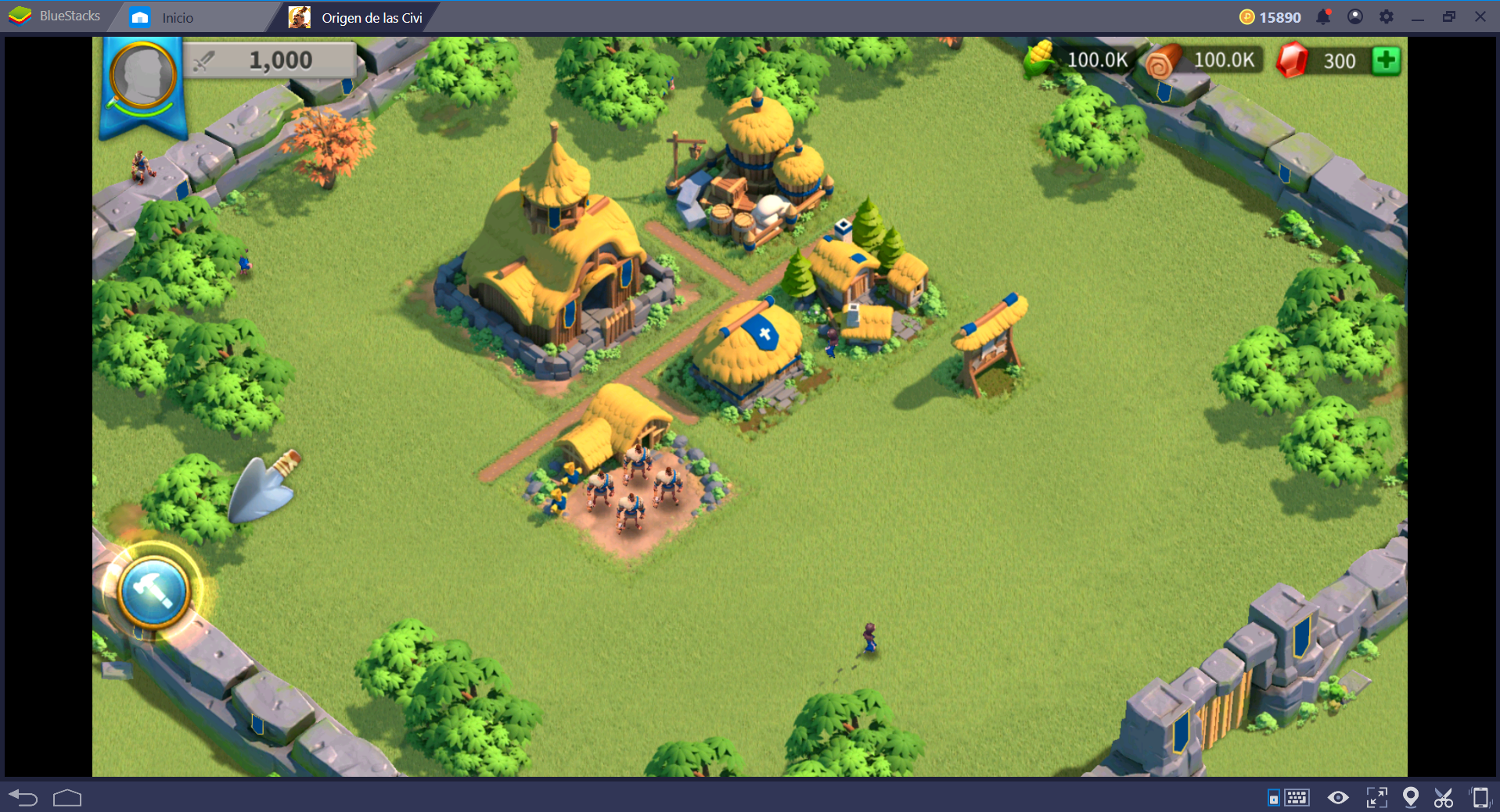Close the BlueStacks window
Image resolution: width=1500 pixels, height=812 pixels.
point(1480,16)
